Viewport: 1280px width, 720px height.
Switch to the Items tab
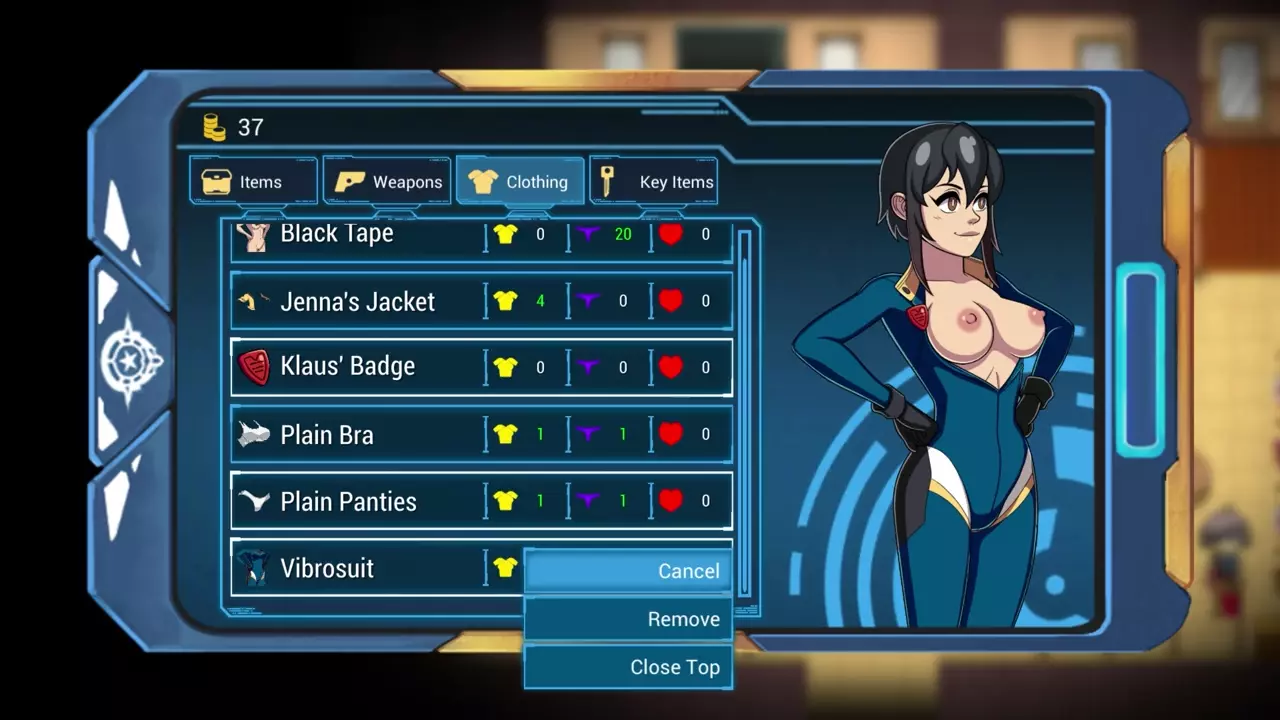tap(253, 182)
